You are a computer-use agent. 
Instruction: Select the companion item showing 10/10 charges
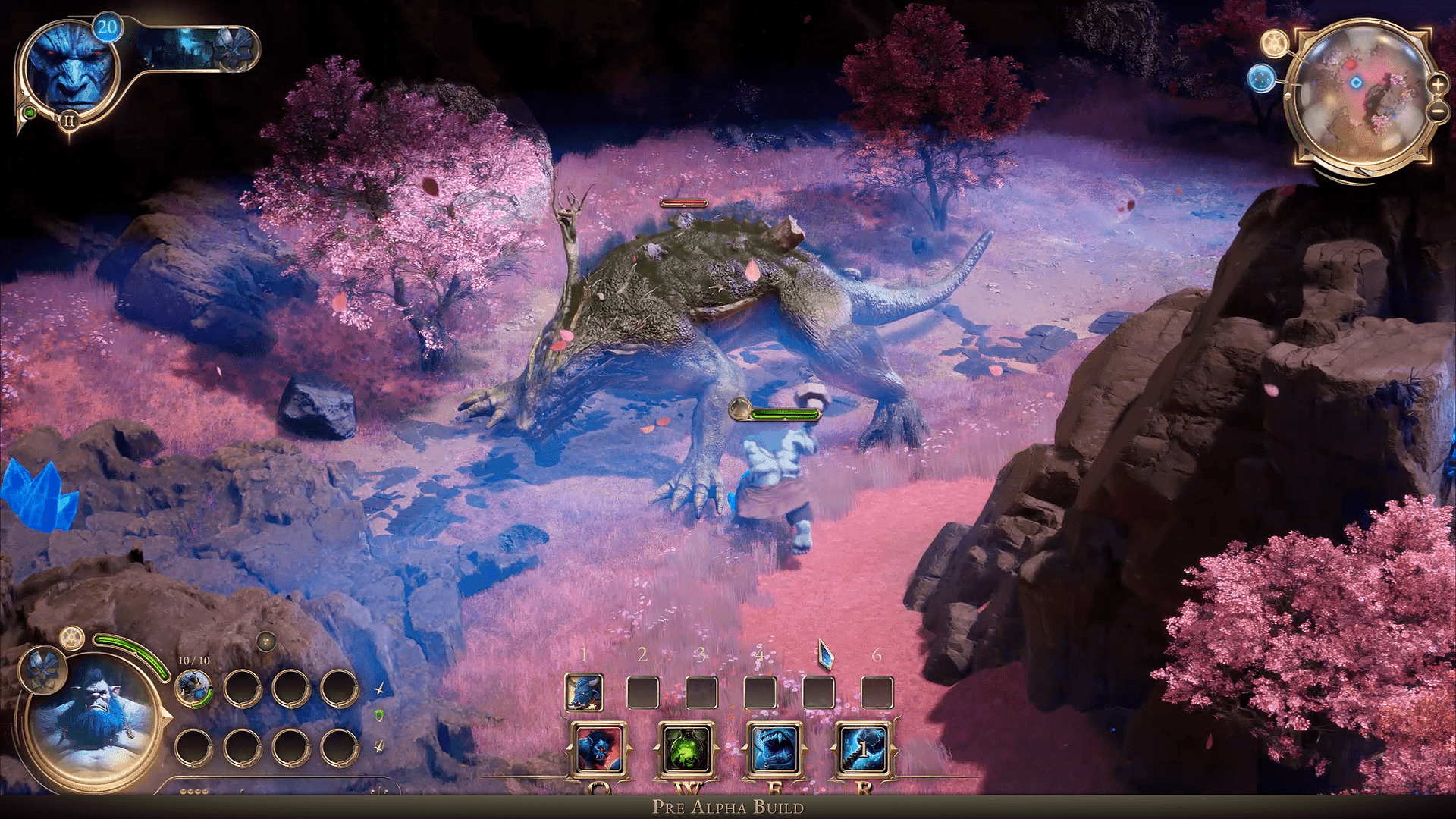[x=193, y=688]
